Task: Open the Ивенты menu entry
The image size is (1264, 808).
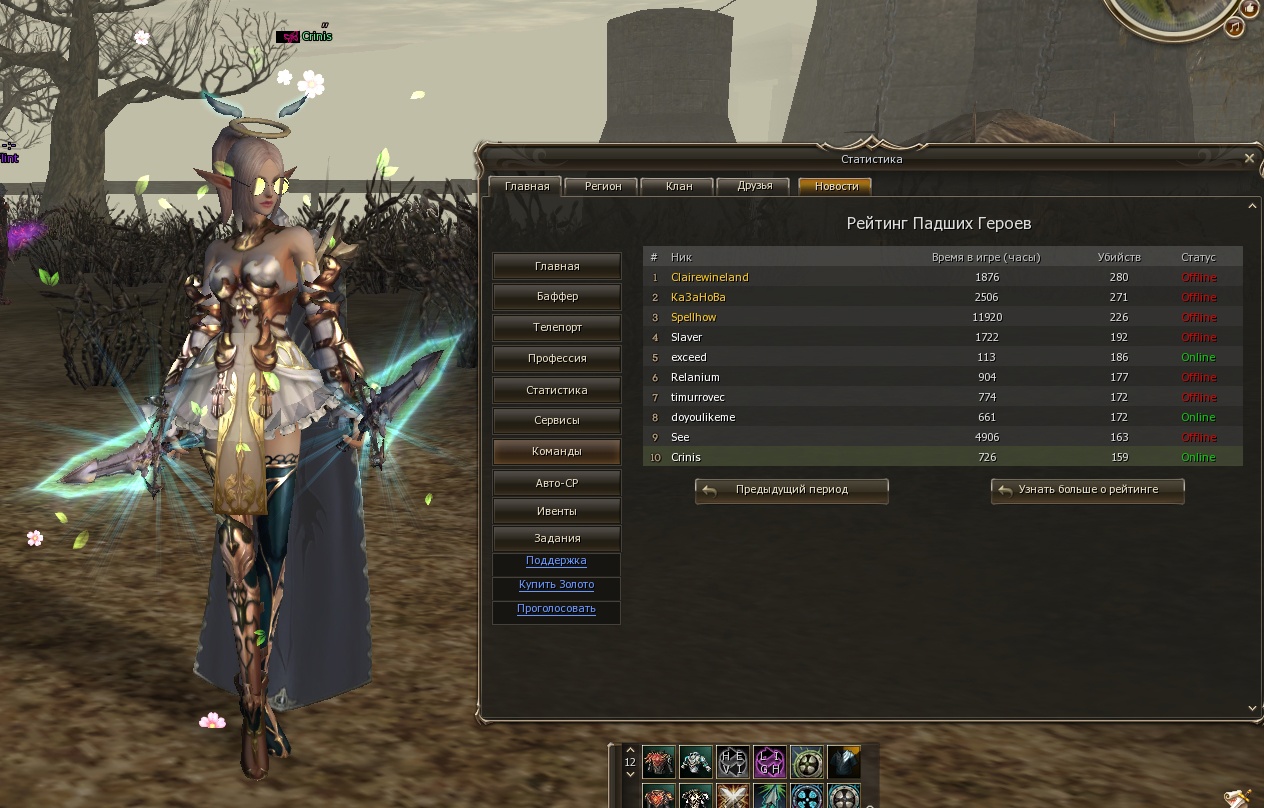Action: click(x=557, y=511)
